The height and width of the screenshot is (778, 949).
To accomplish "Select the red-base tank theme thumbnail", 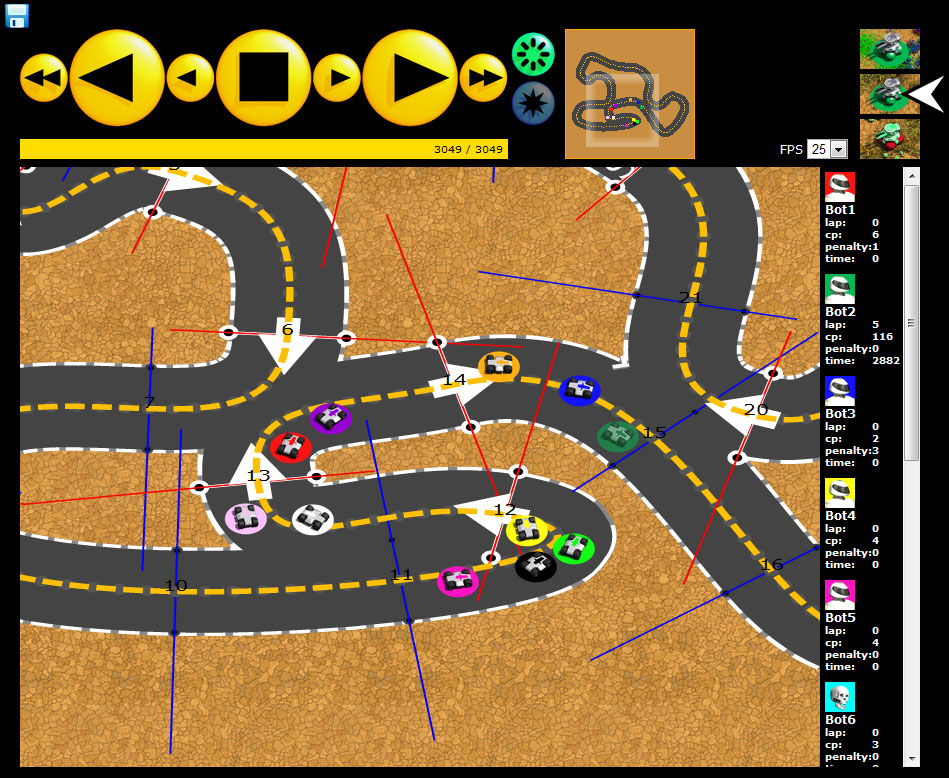I will pos(889,138).
